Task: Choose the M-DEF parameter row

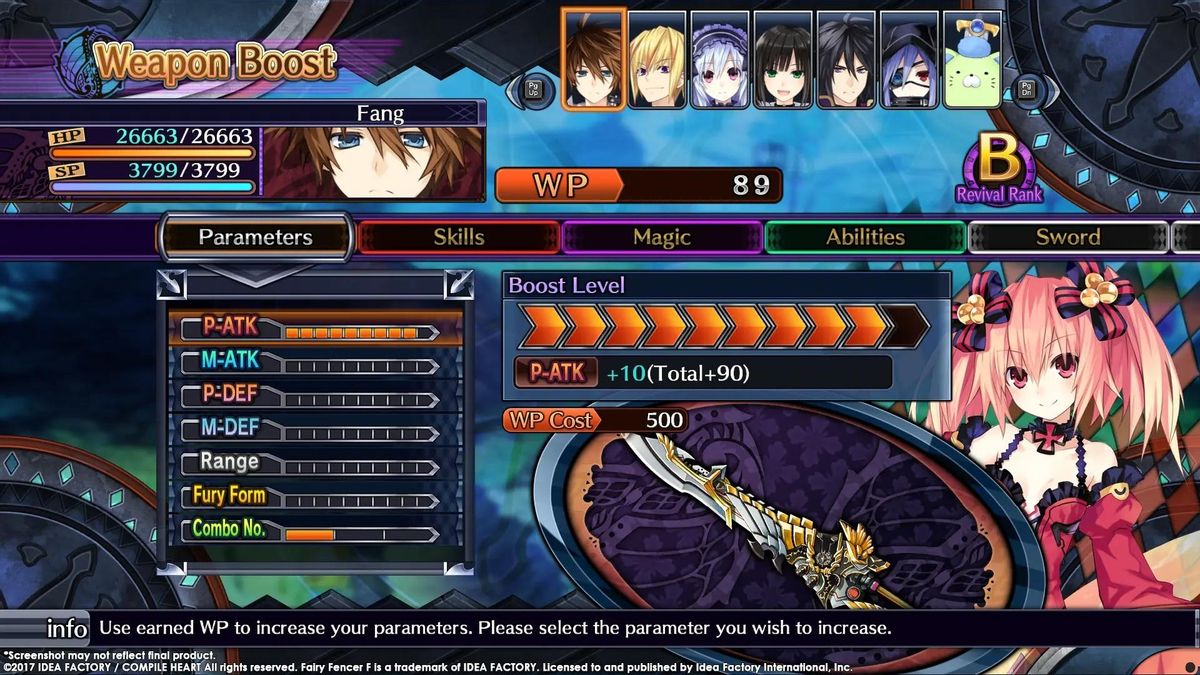Action: 316,429
